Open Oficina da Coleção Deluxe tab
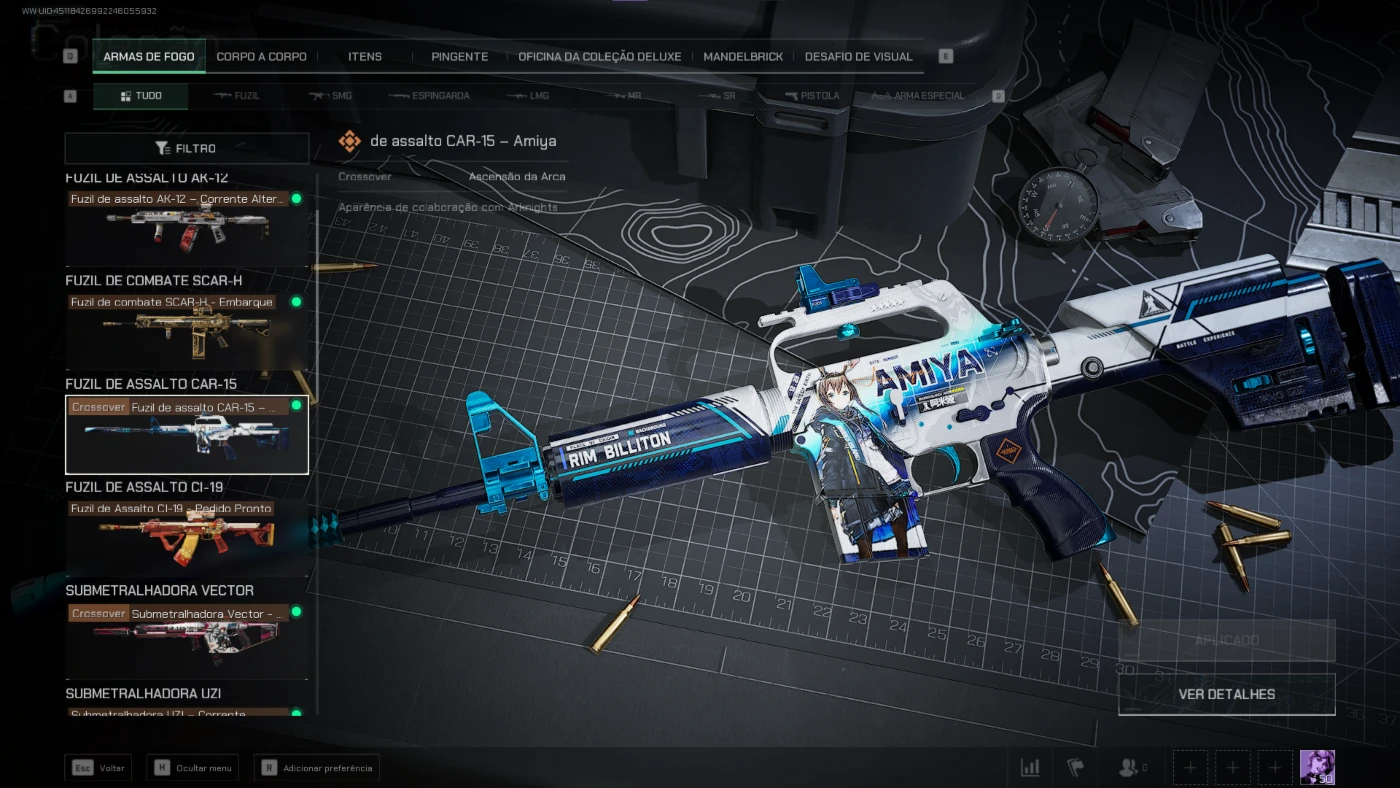 [599, 57]
